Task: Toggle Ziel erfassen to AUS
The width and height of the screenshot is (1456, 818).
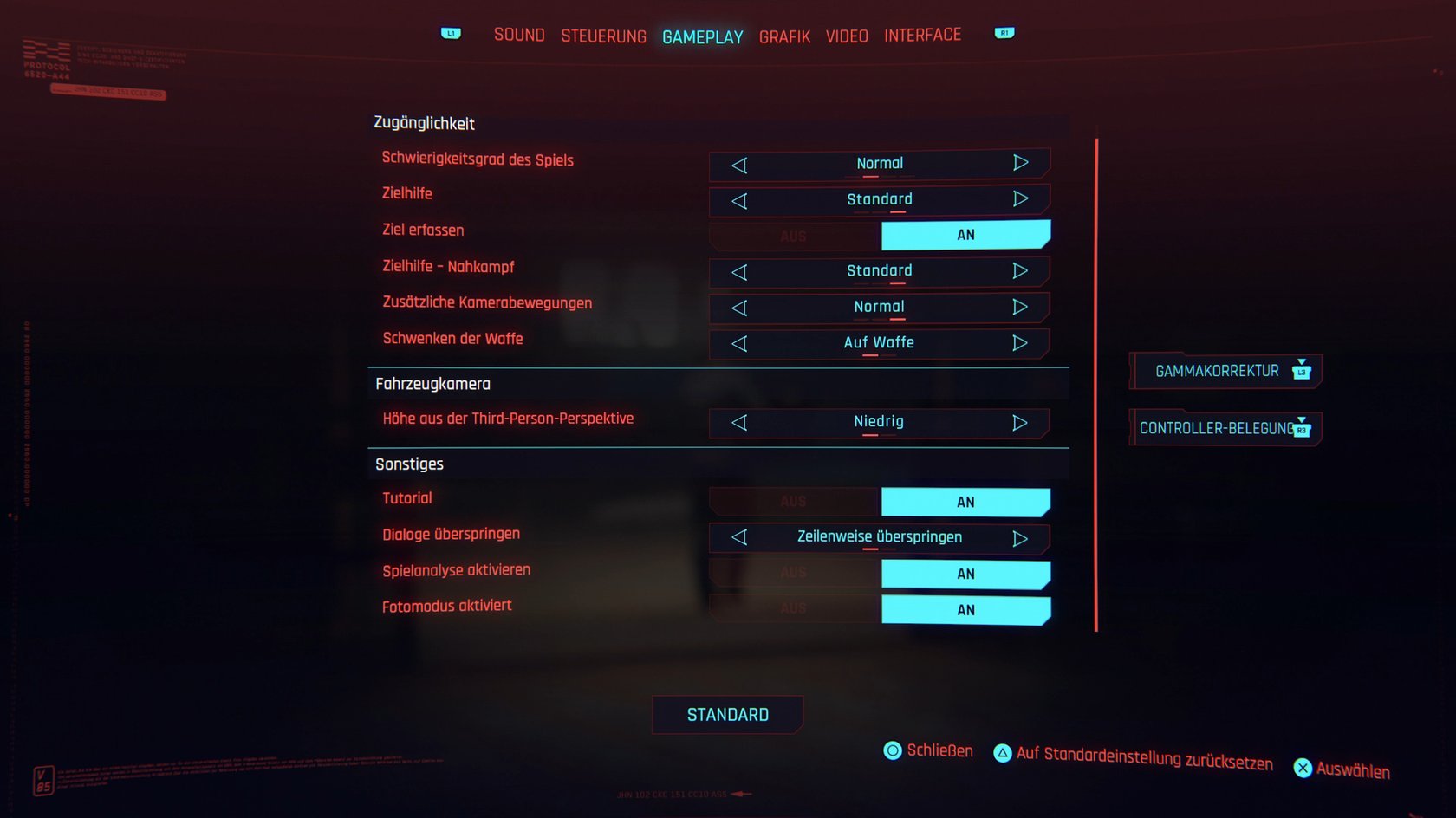Action: click(793, 236)
